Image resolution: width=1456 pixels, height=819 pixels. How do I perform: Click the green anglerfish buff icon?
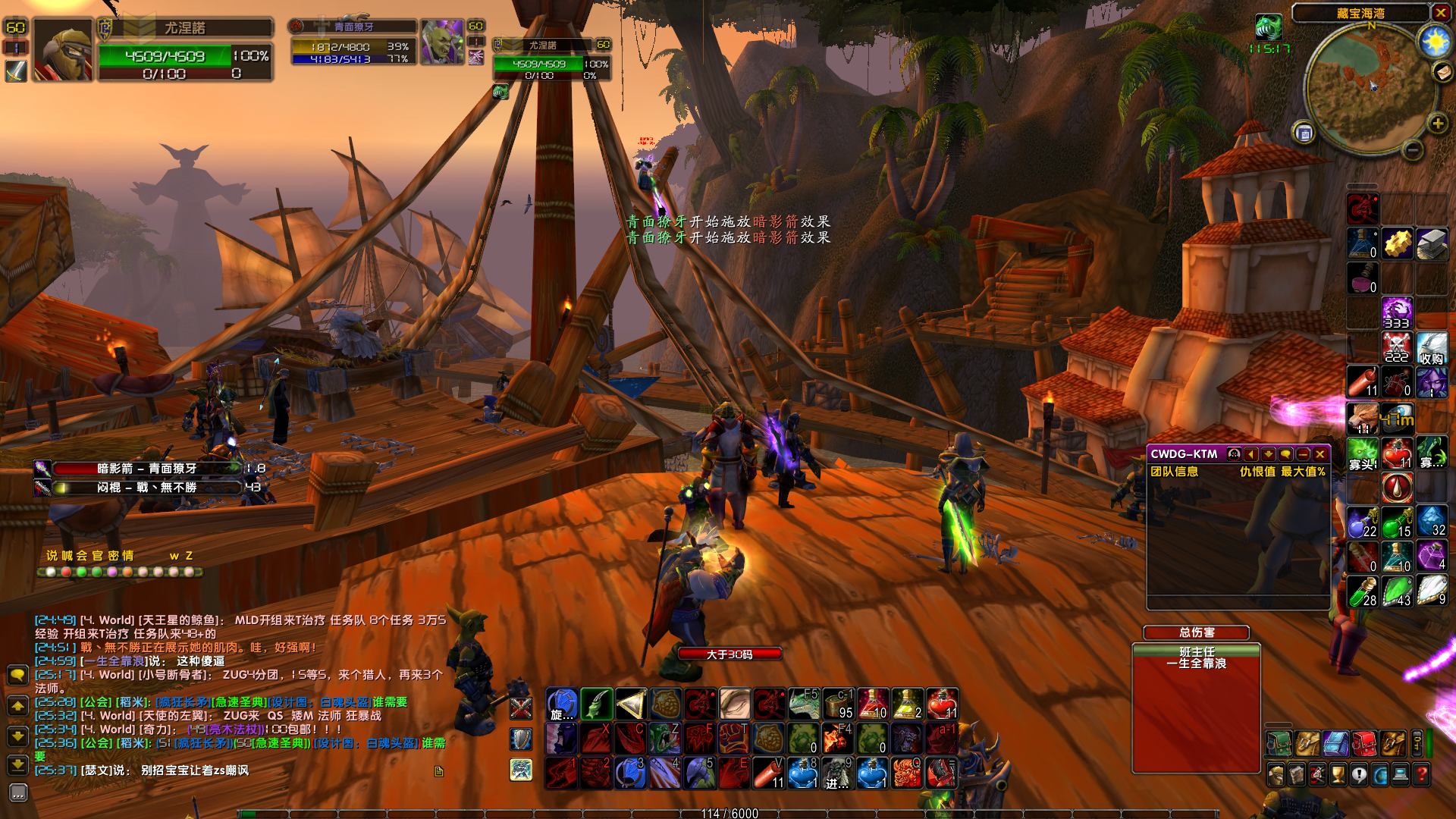point(1269,27)
